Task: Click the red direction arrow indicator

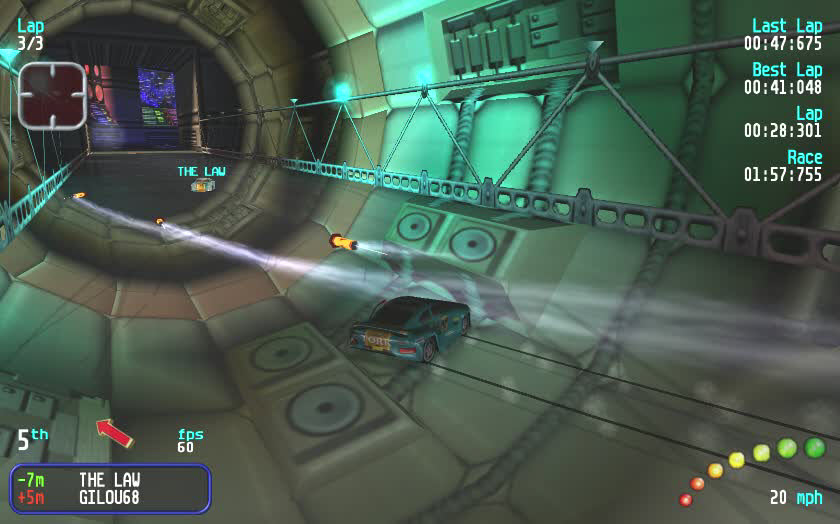Action: (x=114, y=432)
